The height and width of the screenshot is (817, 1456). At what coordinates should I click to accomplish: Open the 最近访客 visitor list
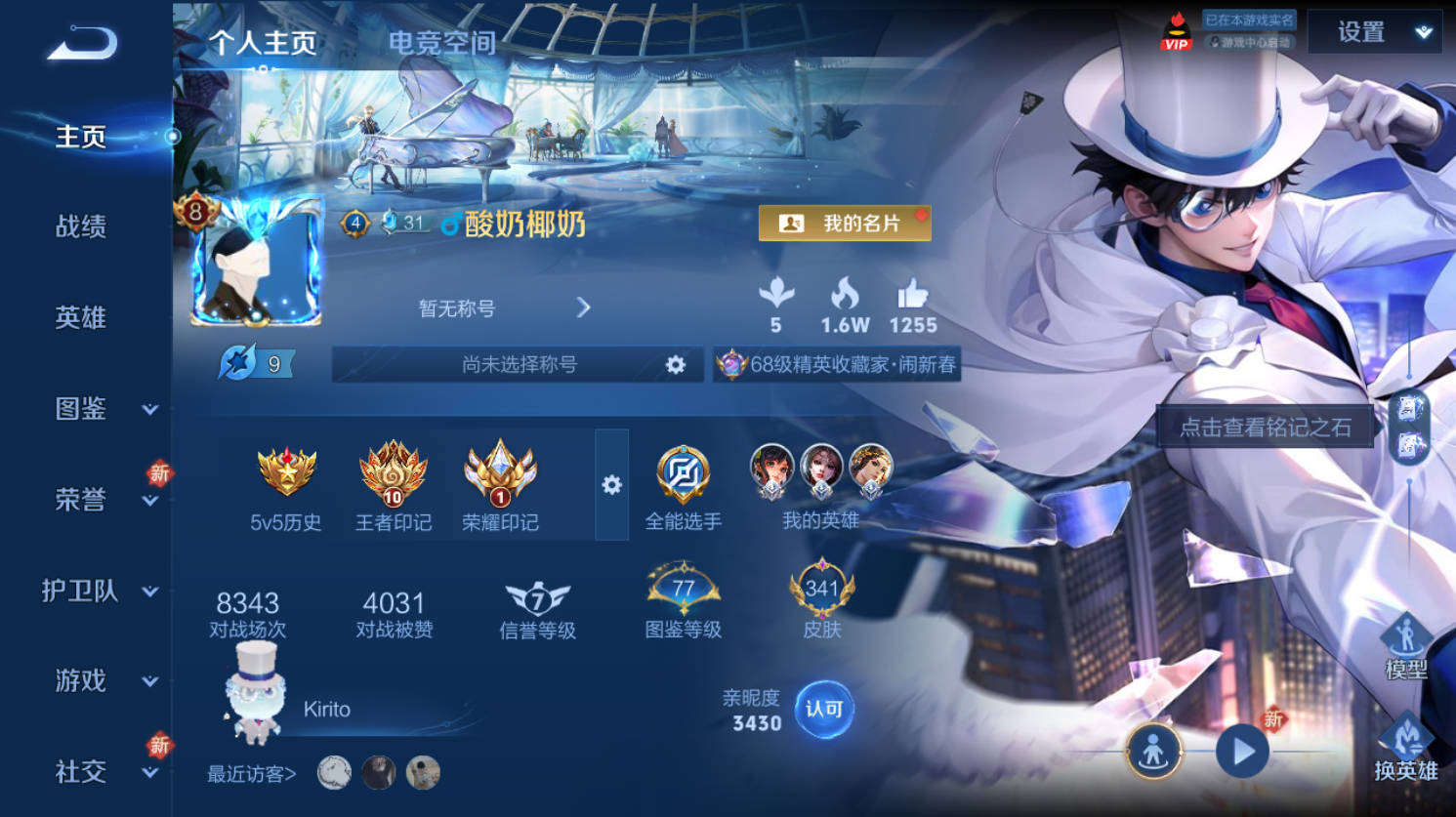tap(252, 774)
